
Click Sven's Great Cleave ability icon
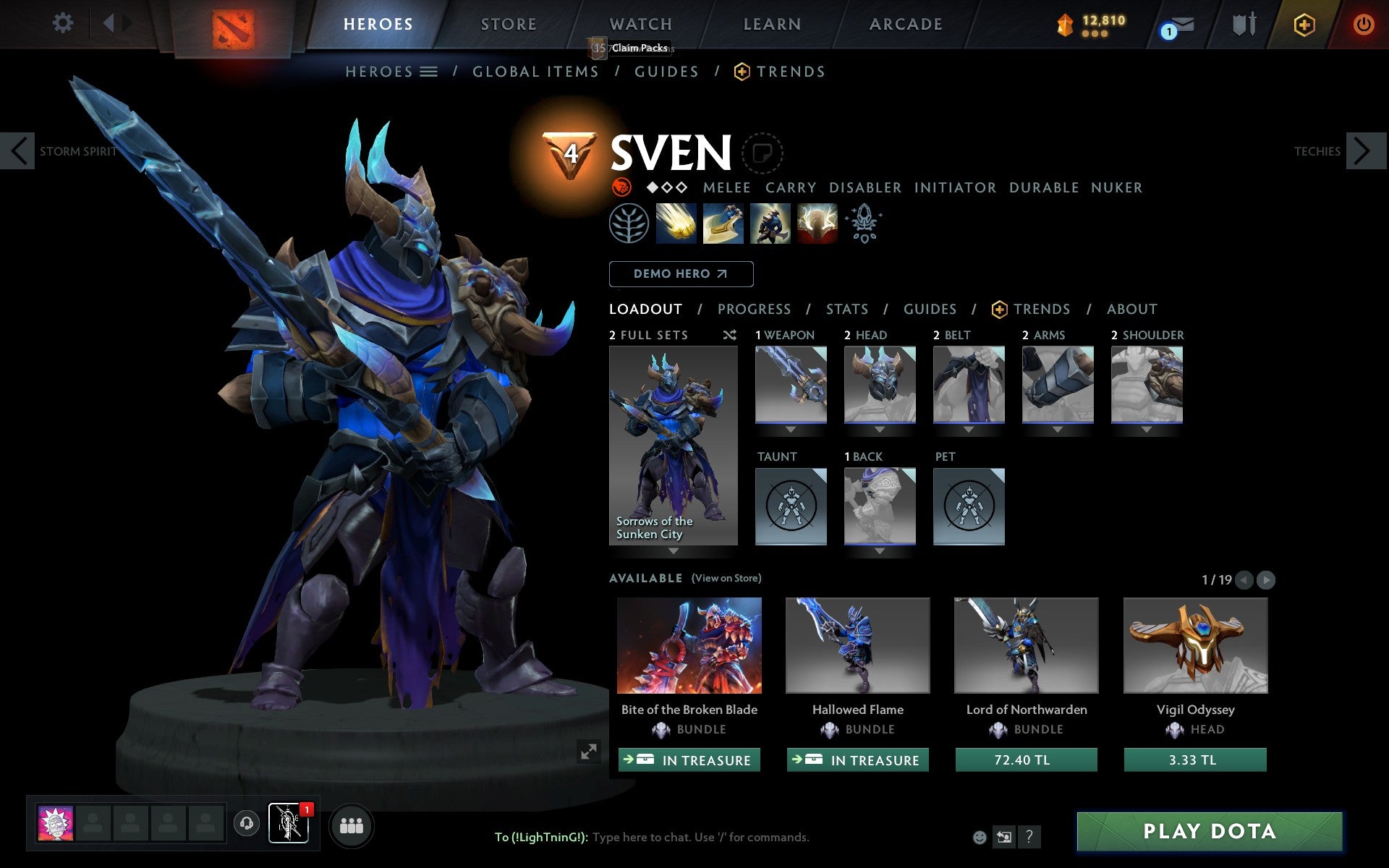(x=723, y=224)
